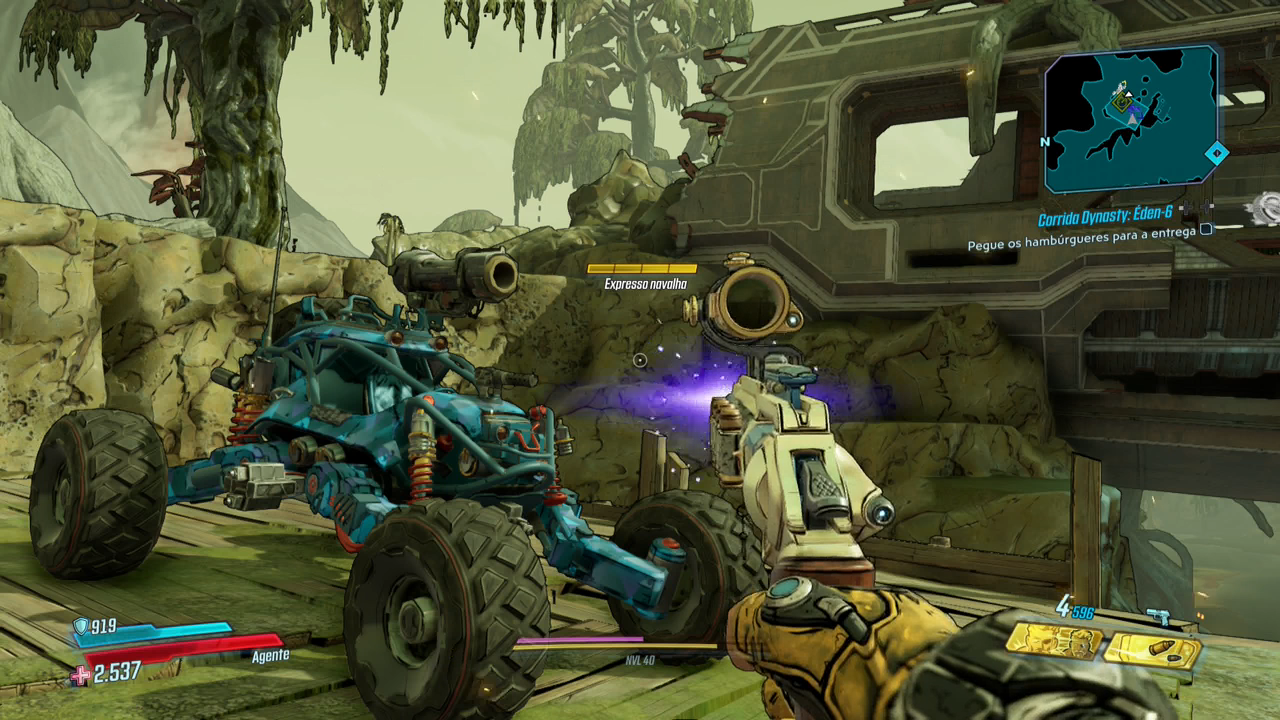1280x720 pixels.
Task: Click the equipped pistol weapon icon
Action: [x=1157, y=616]
